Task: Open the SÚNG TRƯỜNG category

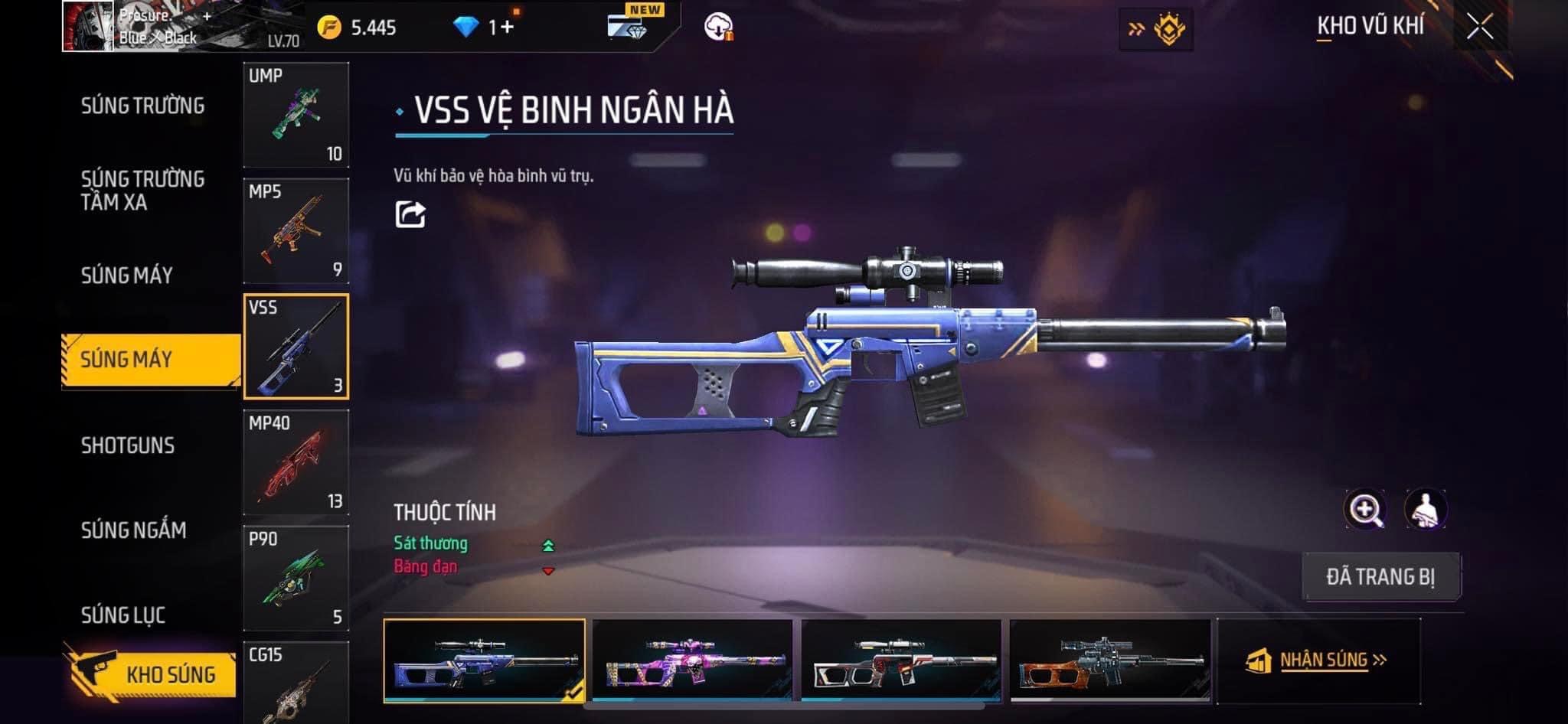Action: 142,106
